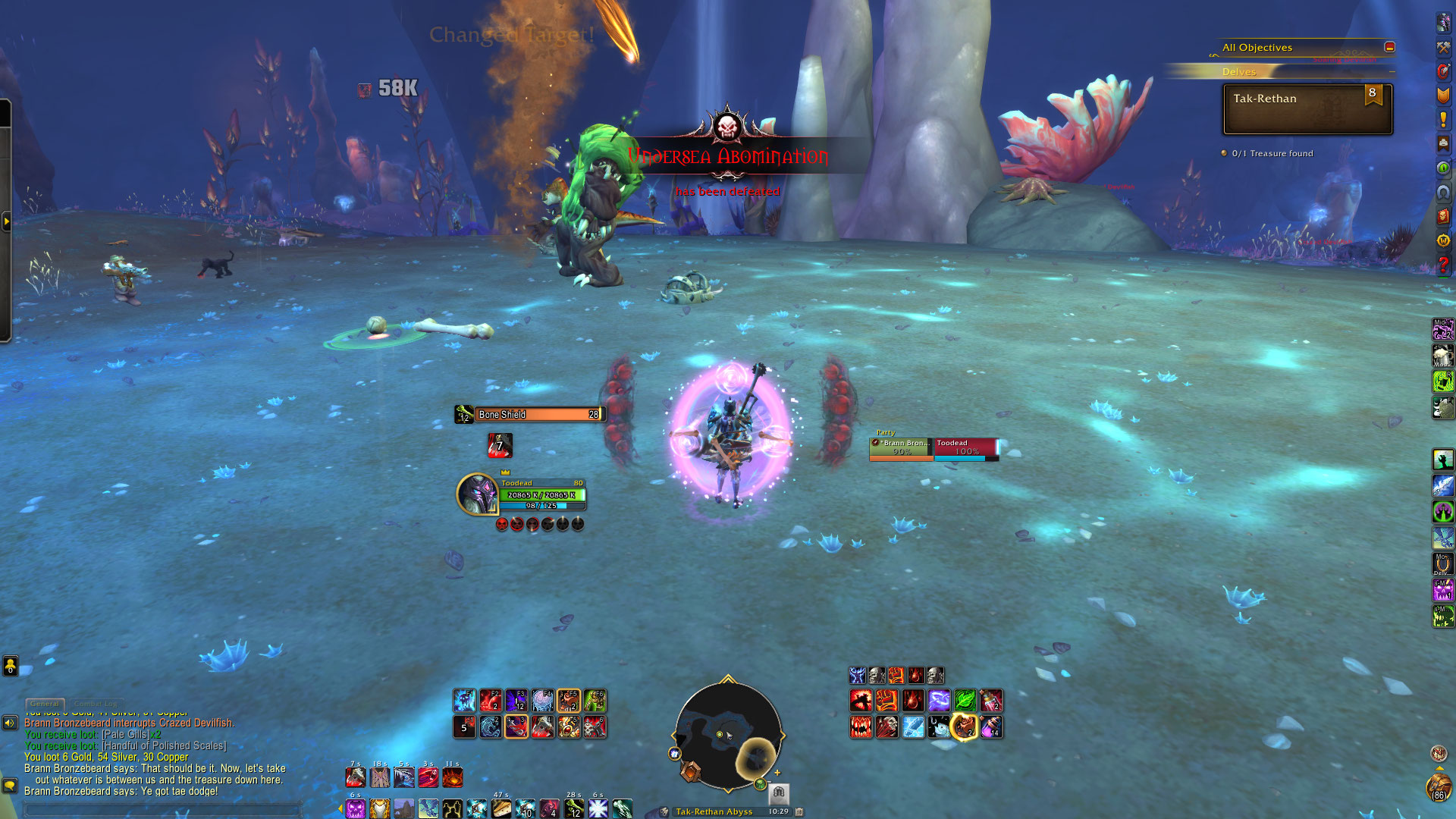1456x819 pixels.
Task: Zoom in the minimap with plus button
Action: tap(777, 773)
